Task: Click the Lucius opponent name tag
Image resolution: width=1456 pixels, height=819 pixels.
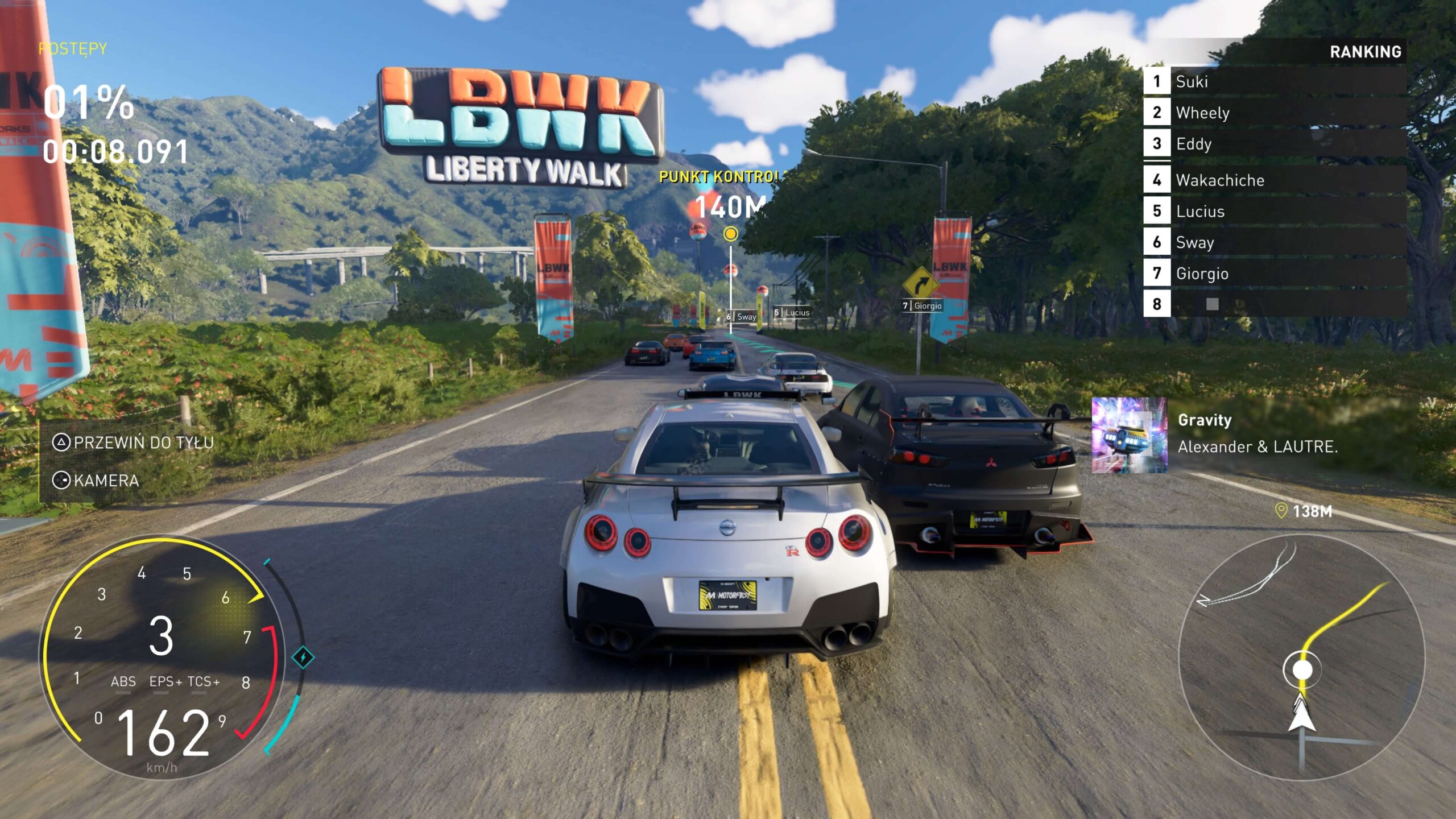Action: (792, 313)
